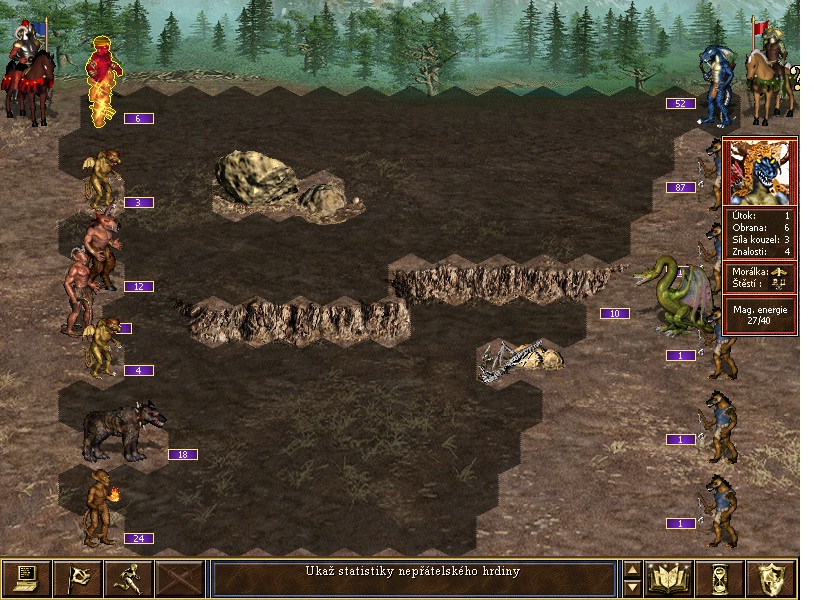Defend with the shield button
The image size is (814, 600).
click(772, 578)
